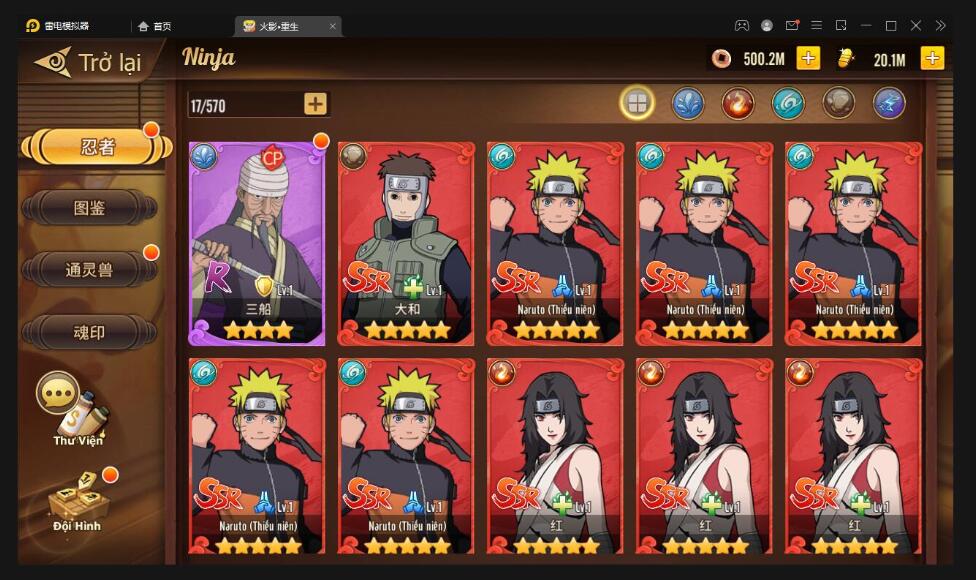Expand ninja capacity with plus button
The image size is (976, 580).
tap(315, 104)
